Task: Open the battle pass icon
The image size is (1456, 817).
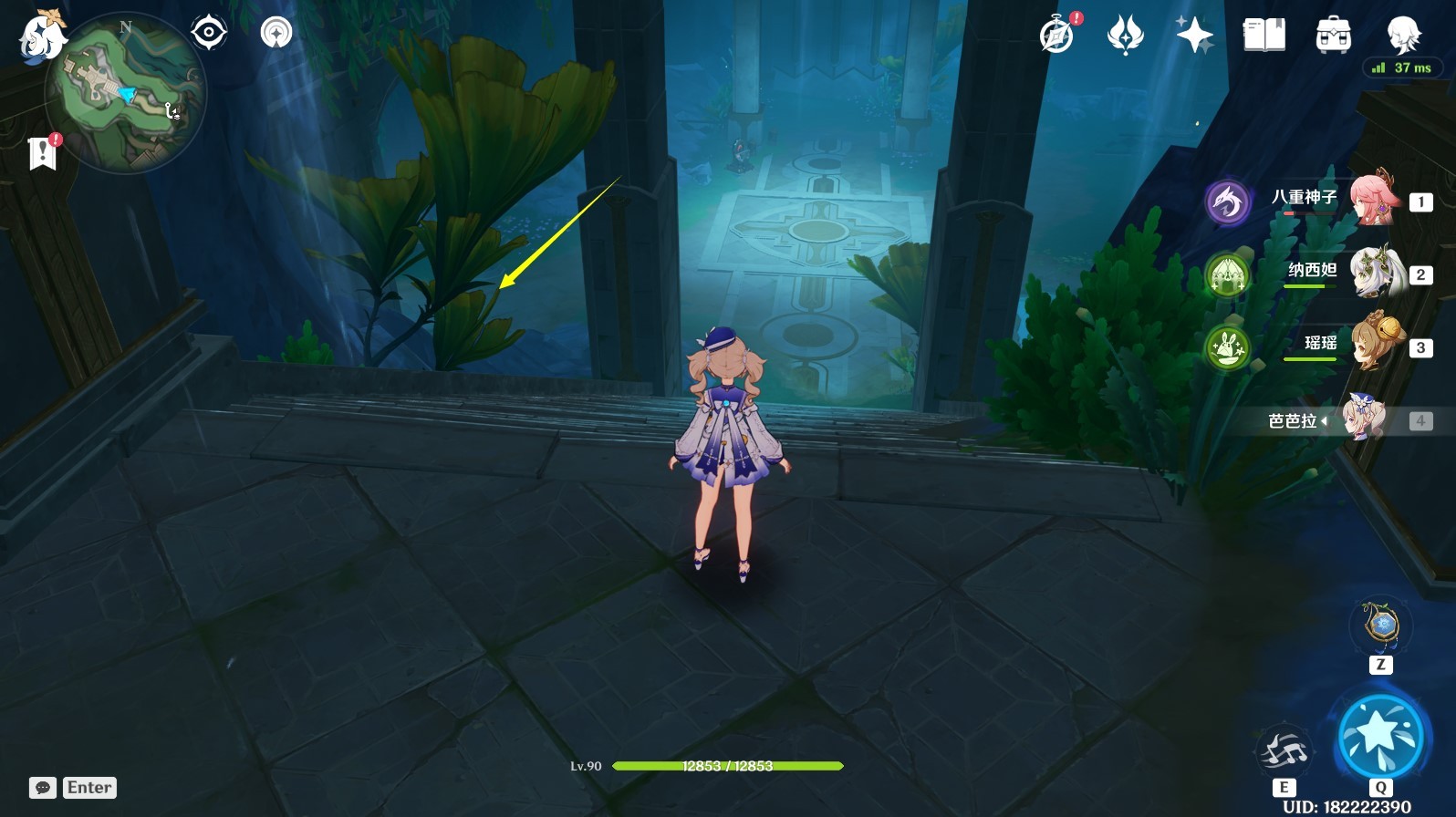Action: click(x=1125, y=36)
